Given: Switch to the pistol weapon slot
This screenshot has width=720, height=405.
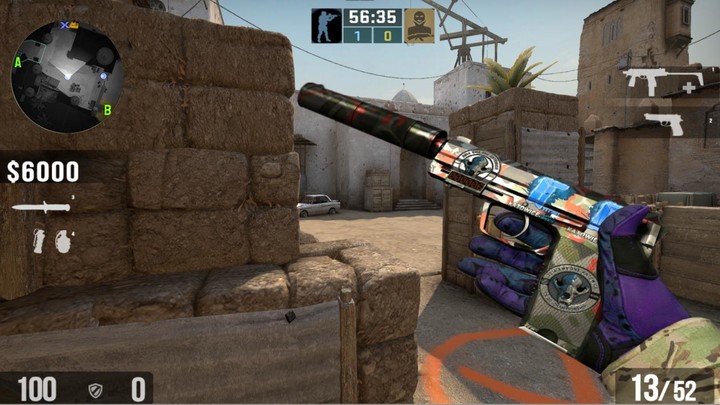Looking at the screenshot, I should 662,123.
